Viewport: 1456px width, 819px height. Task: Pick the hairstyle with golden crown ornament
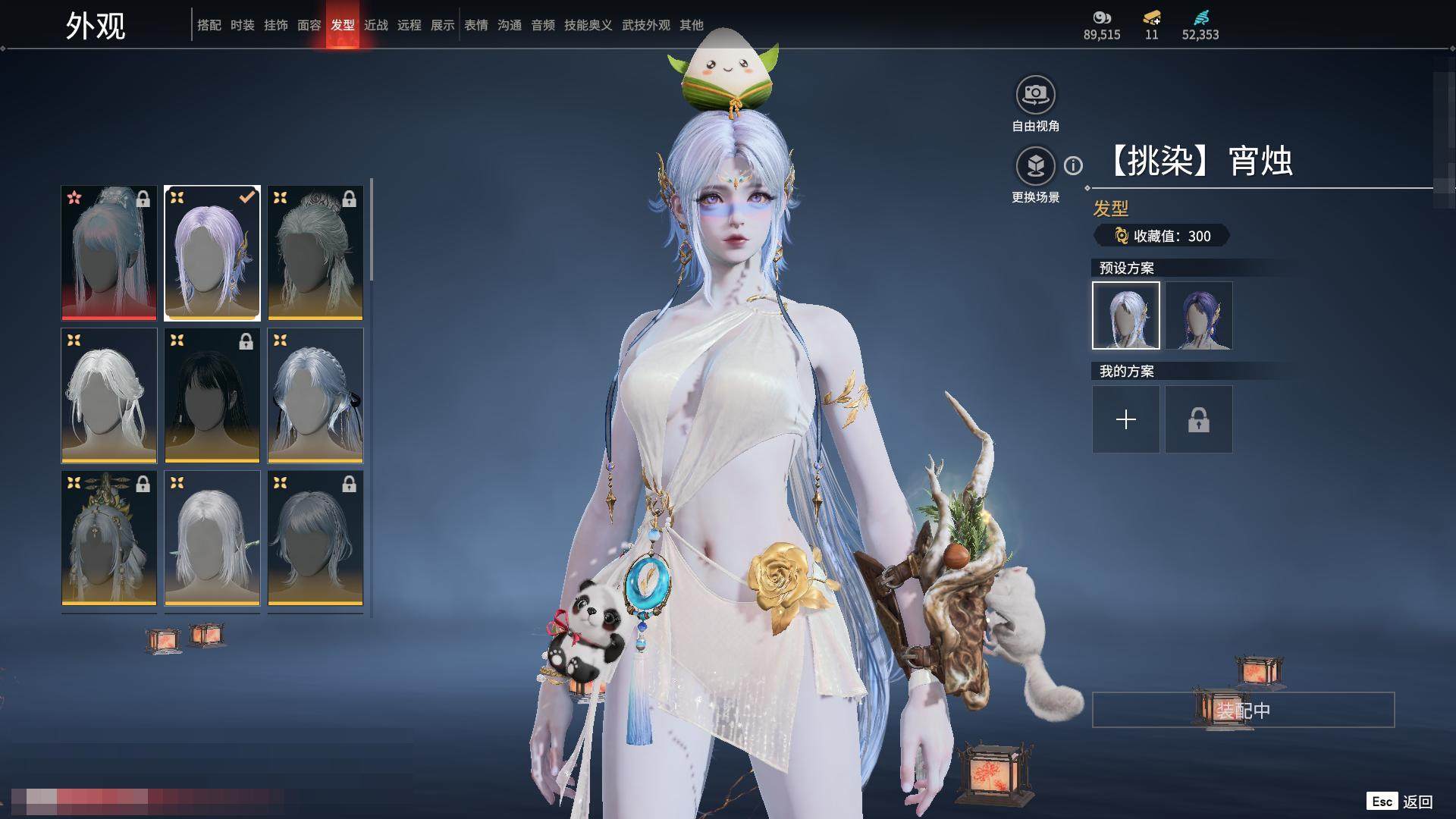(x=109, y=538)
